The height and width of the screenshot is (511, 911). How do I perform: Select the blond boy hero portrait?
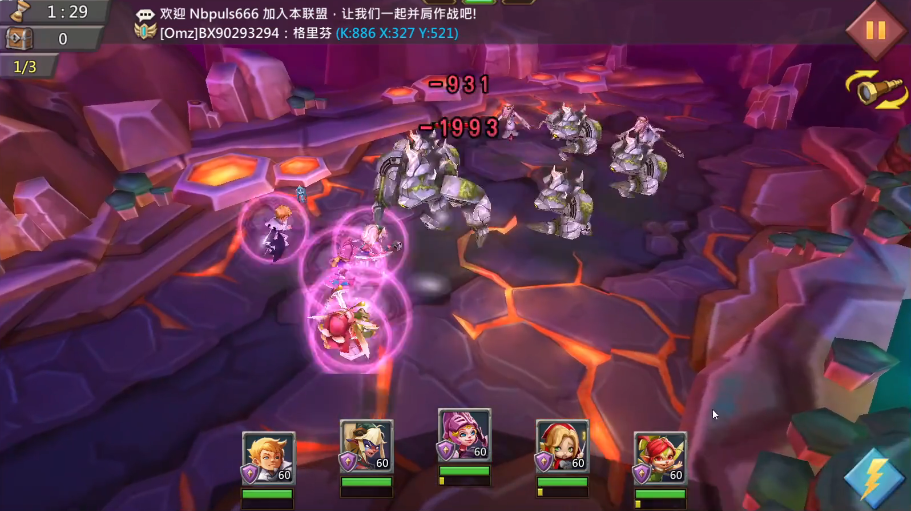pyautogui.click(x=268, y=458)
